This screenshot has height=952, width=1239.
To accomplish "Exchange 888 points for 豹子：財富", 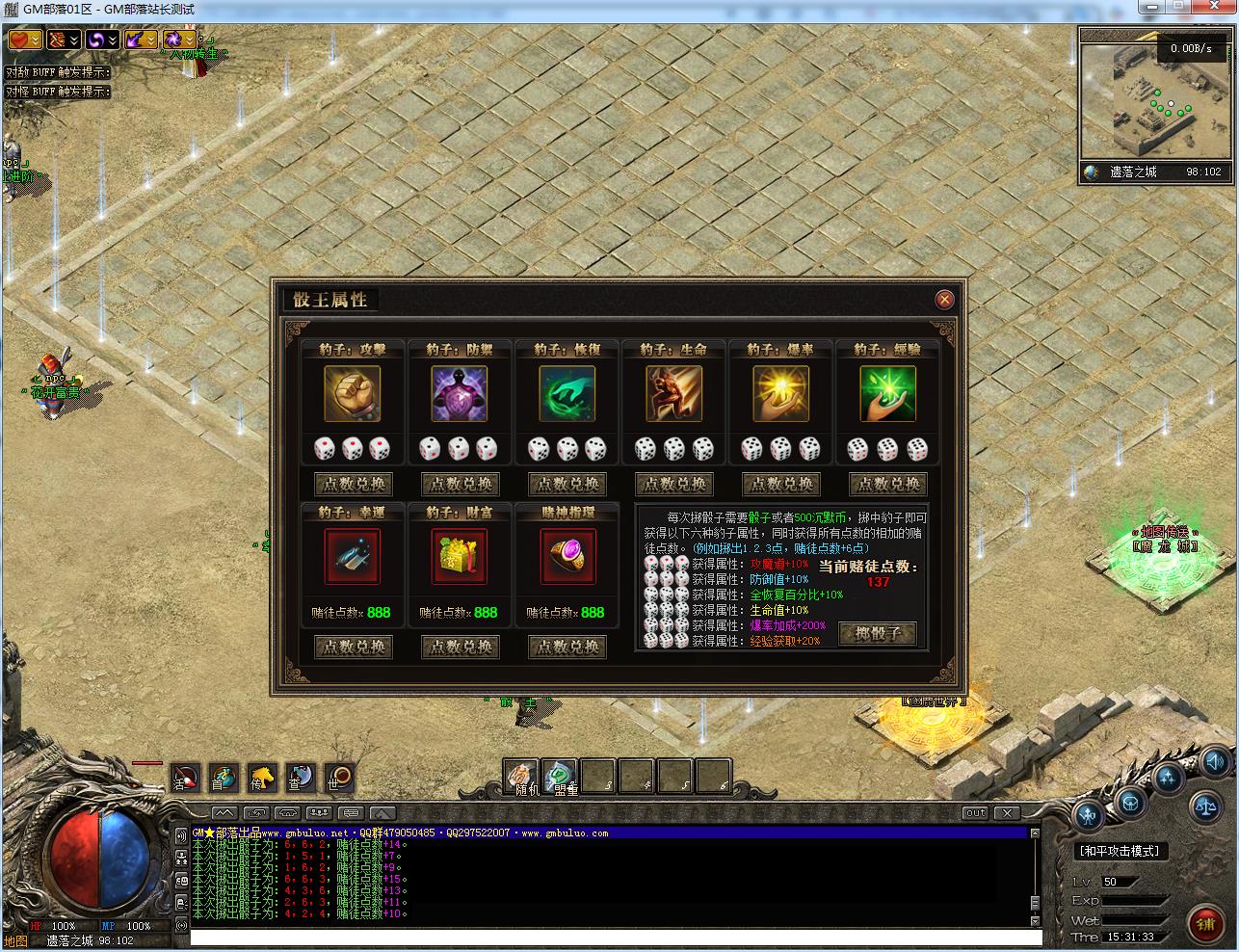I will [460, 647].
